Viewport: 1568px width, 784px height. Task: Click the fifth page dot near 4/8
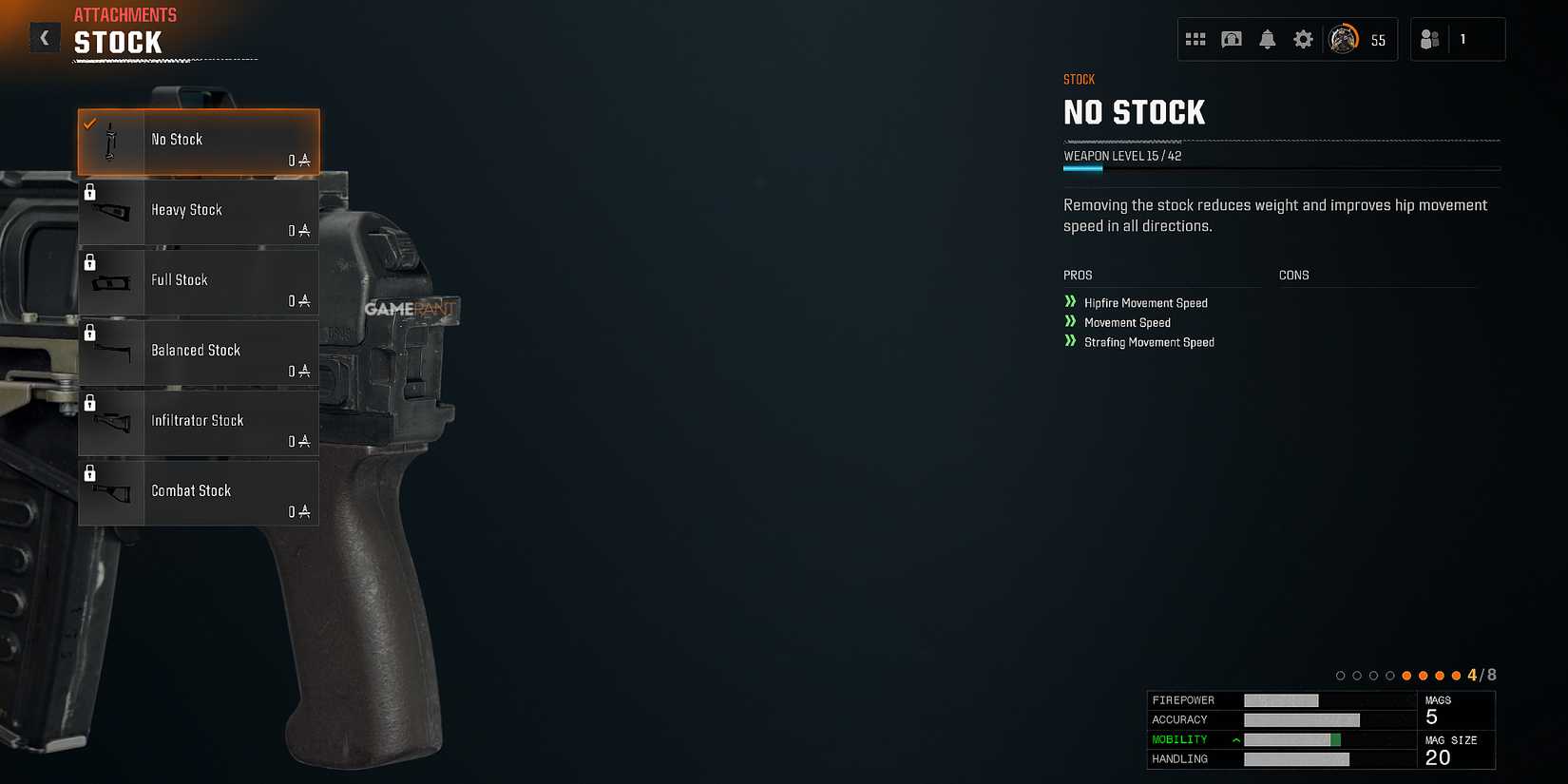(1406, 675)
